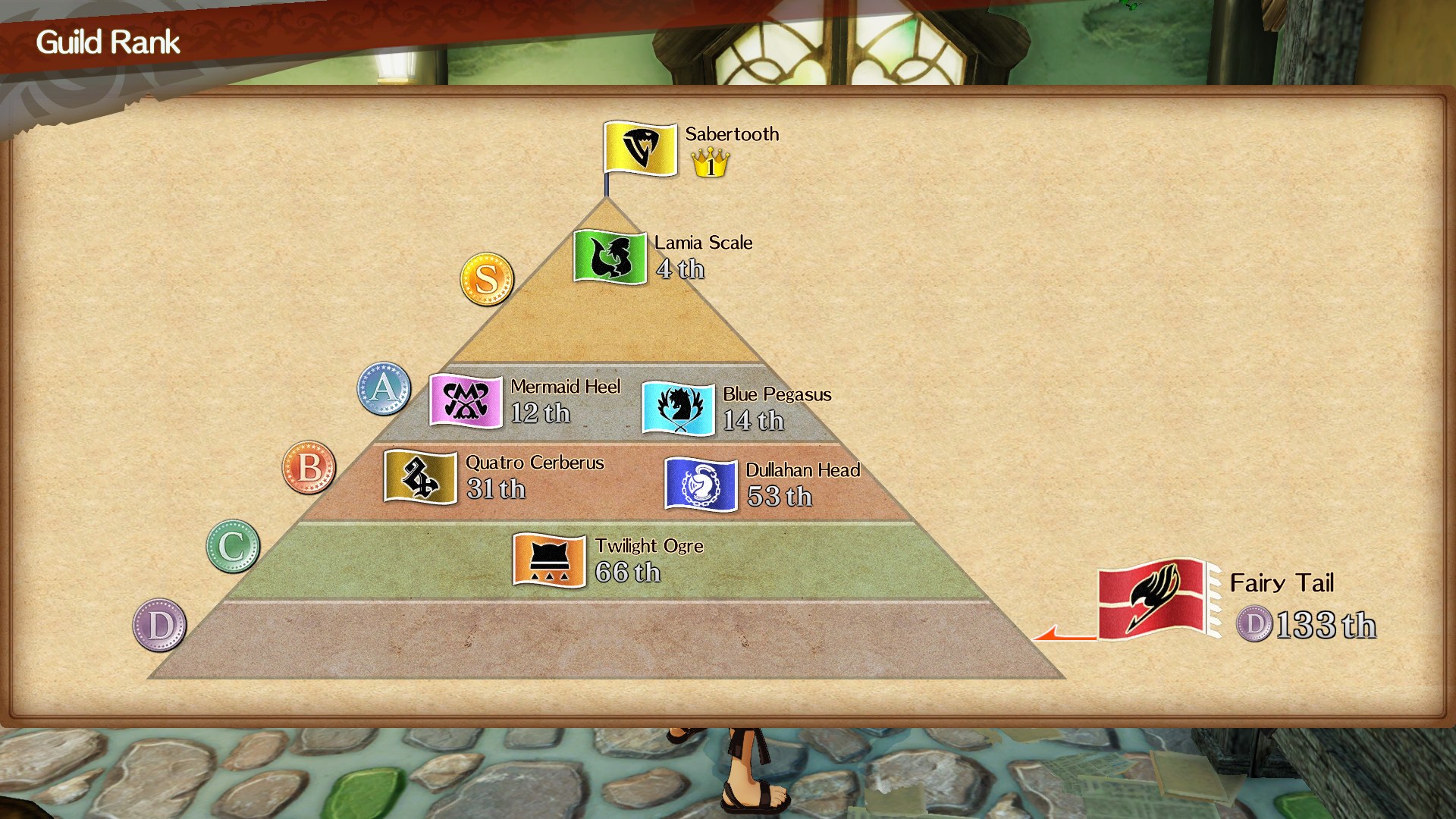This screenshot has width=1456, height=819.
Task: Select the Sabertooth guild flag
Action: point(640,148)
